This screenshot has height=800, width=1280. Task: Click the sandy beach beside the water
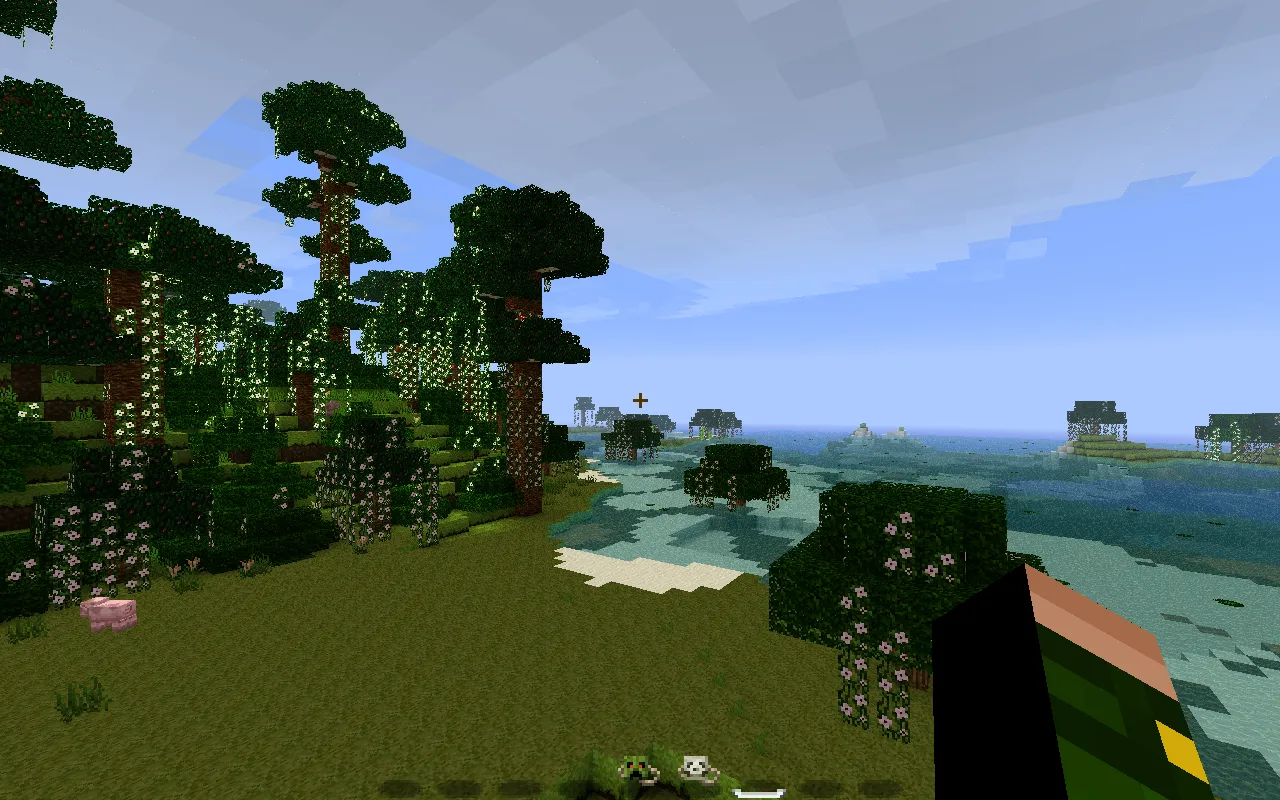[x=640, y=570]
